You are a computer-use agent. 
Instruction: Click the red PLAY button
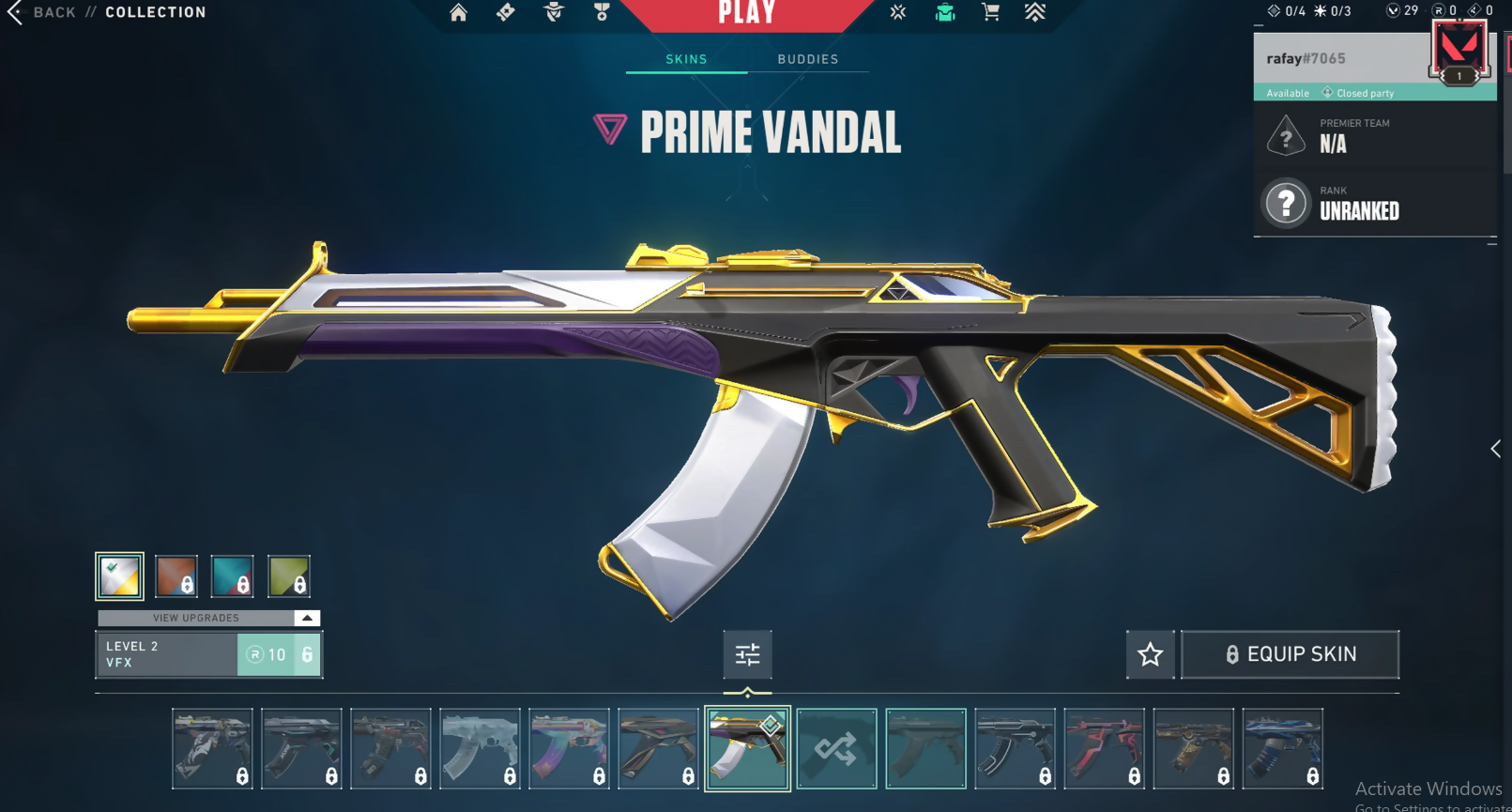click(747, 13)
